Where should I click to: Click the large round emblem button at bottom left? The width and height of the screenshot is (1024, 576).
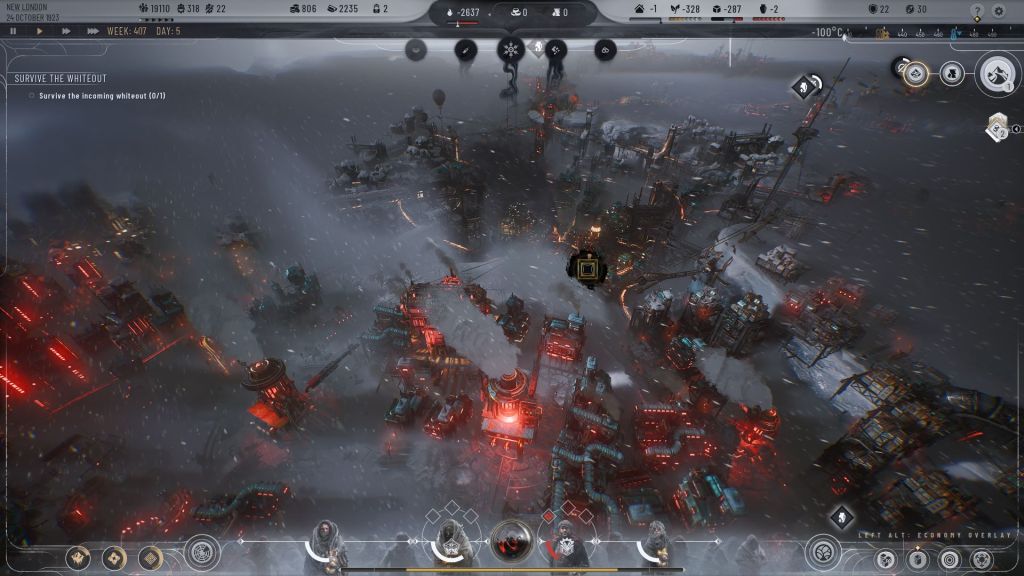click(202, 552)
